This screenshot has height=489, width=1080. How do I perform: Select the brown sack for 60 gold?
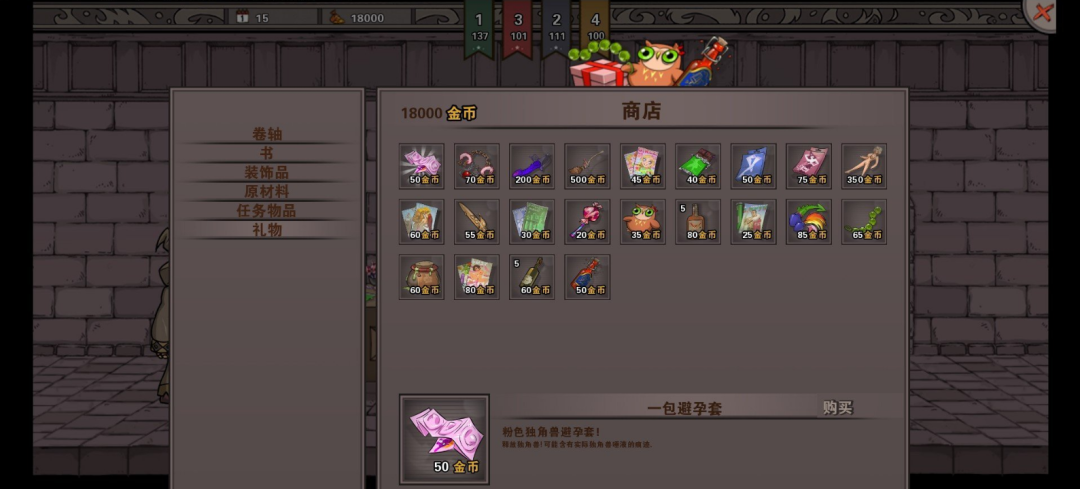click(x=422, y=277)
